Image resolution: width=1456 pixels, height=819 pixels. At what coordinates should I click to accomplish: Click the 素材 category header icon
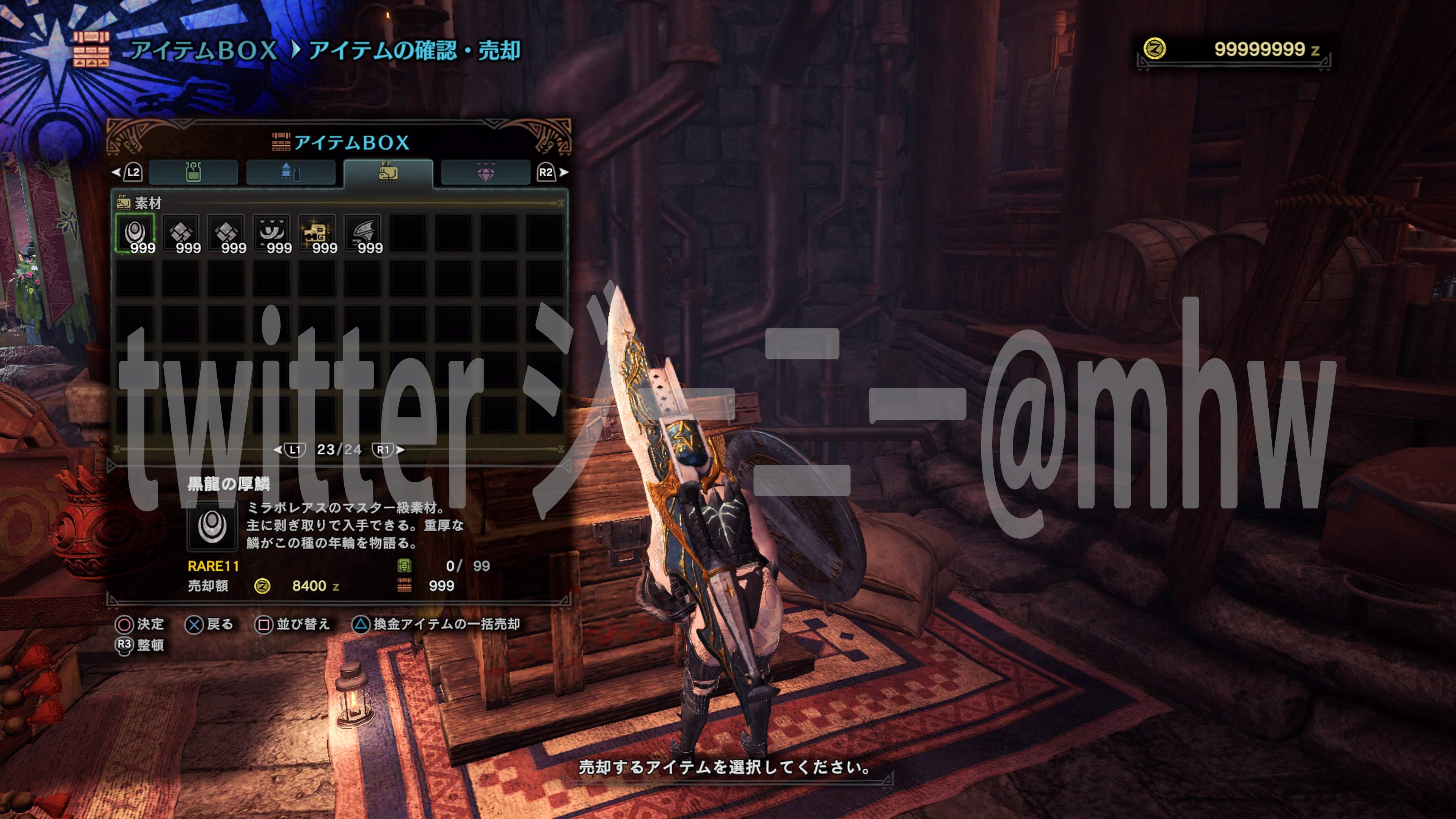(x=123, y=204)
